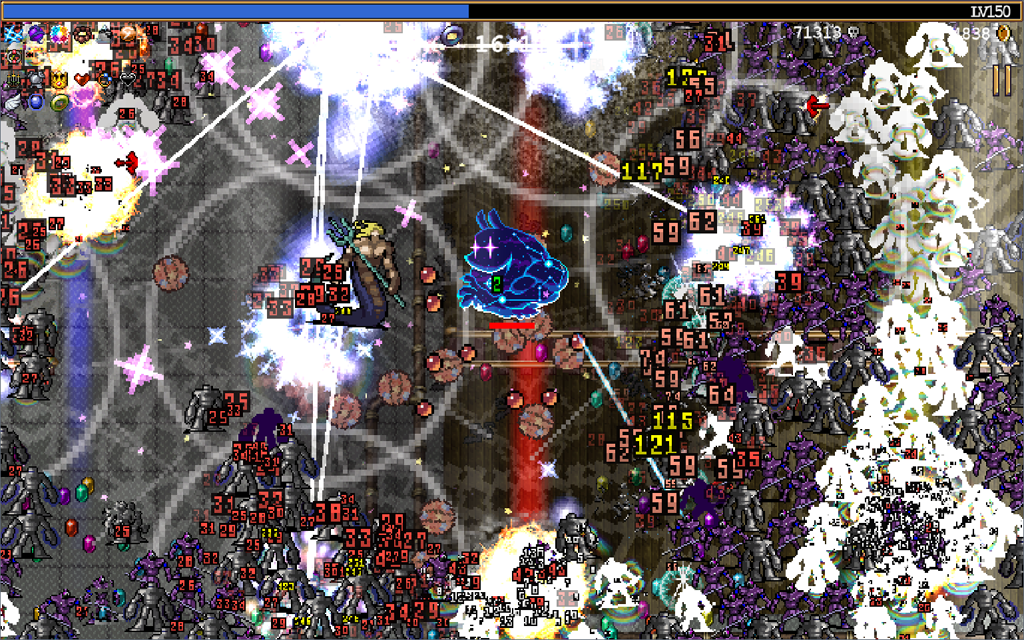Click the Candelabrador passive item icon
The image size is (1024, 640).
point(13,79)
